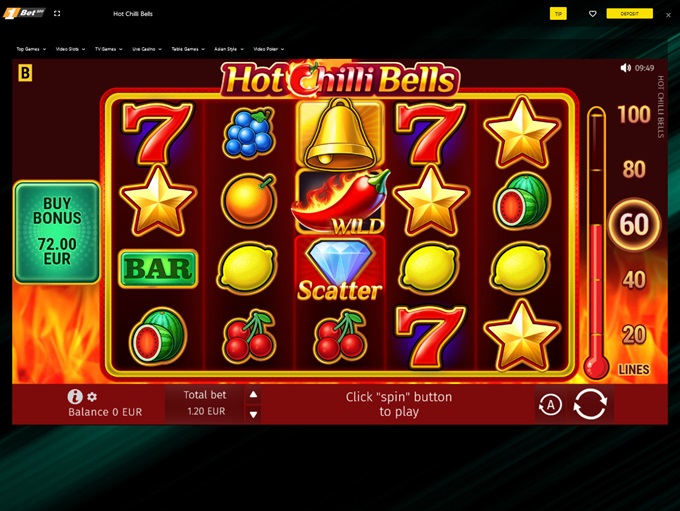This screenshot has height=511, width=680.
Task: Toggle the sound speaker icon
Action: 626,68
